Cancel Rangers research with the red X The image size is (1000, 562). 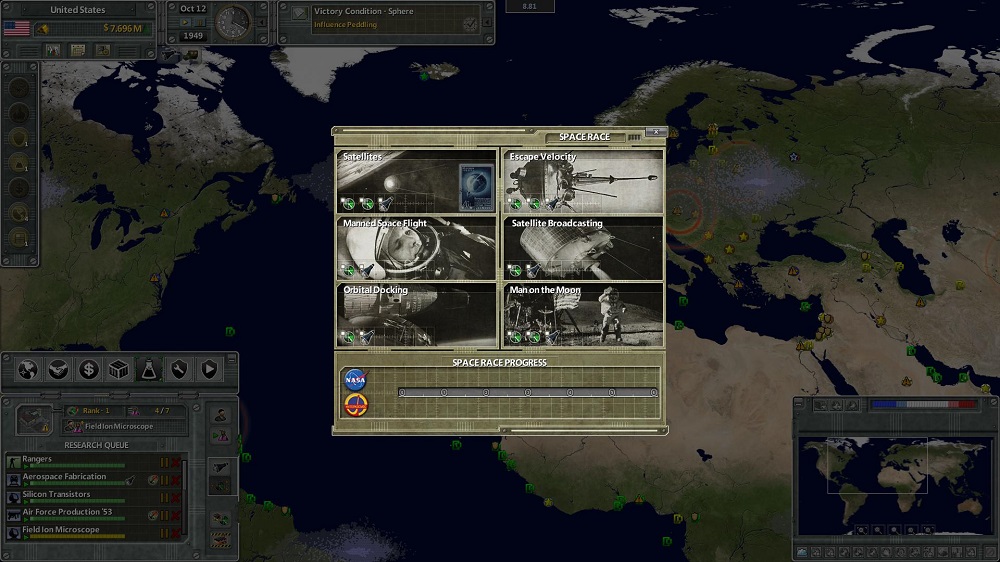(177, 463)
